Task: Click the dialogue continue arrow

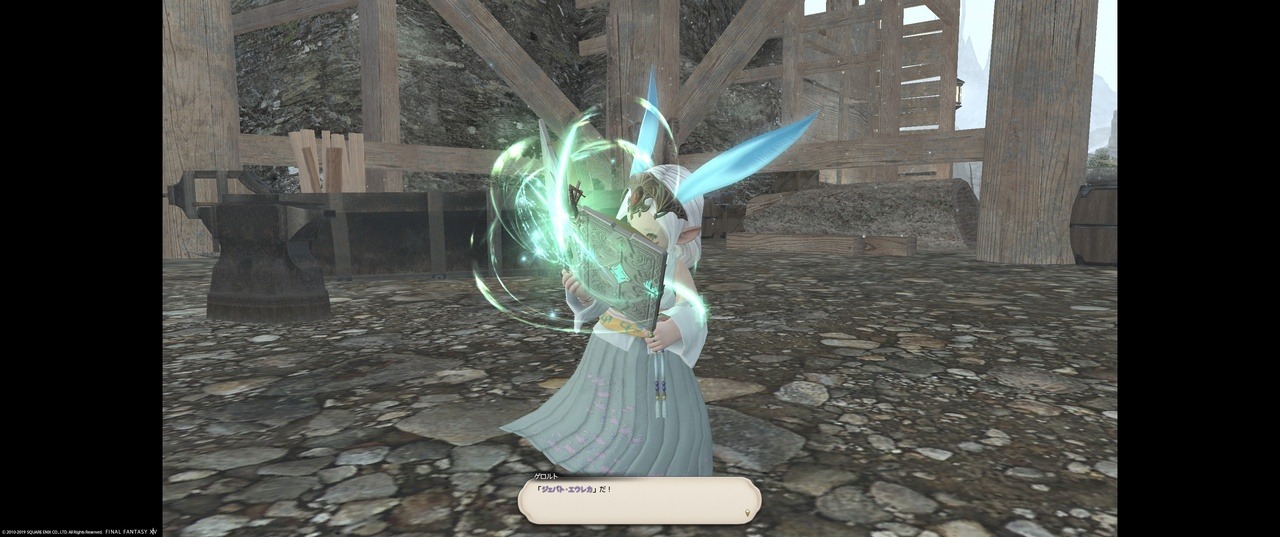Action: click(748, 514)
